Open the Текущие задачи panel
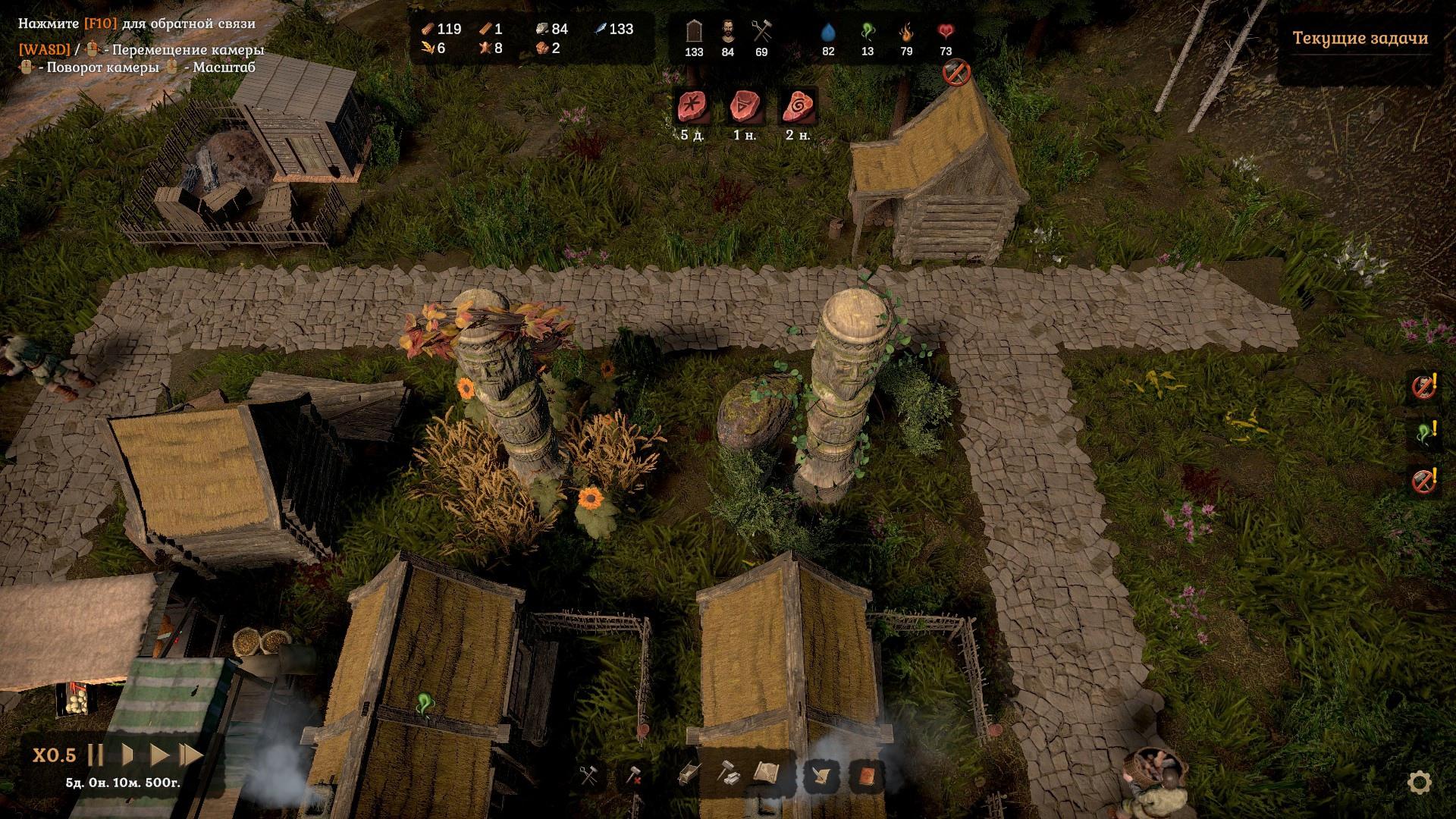Viewport: 1456px width, 819px height. coord(1360,39)
